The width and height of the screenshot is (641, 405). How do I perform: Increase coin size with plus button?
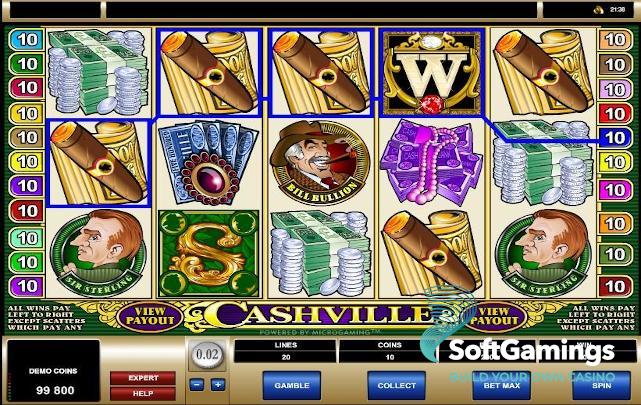point(217,385)
